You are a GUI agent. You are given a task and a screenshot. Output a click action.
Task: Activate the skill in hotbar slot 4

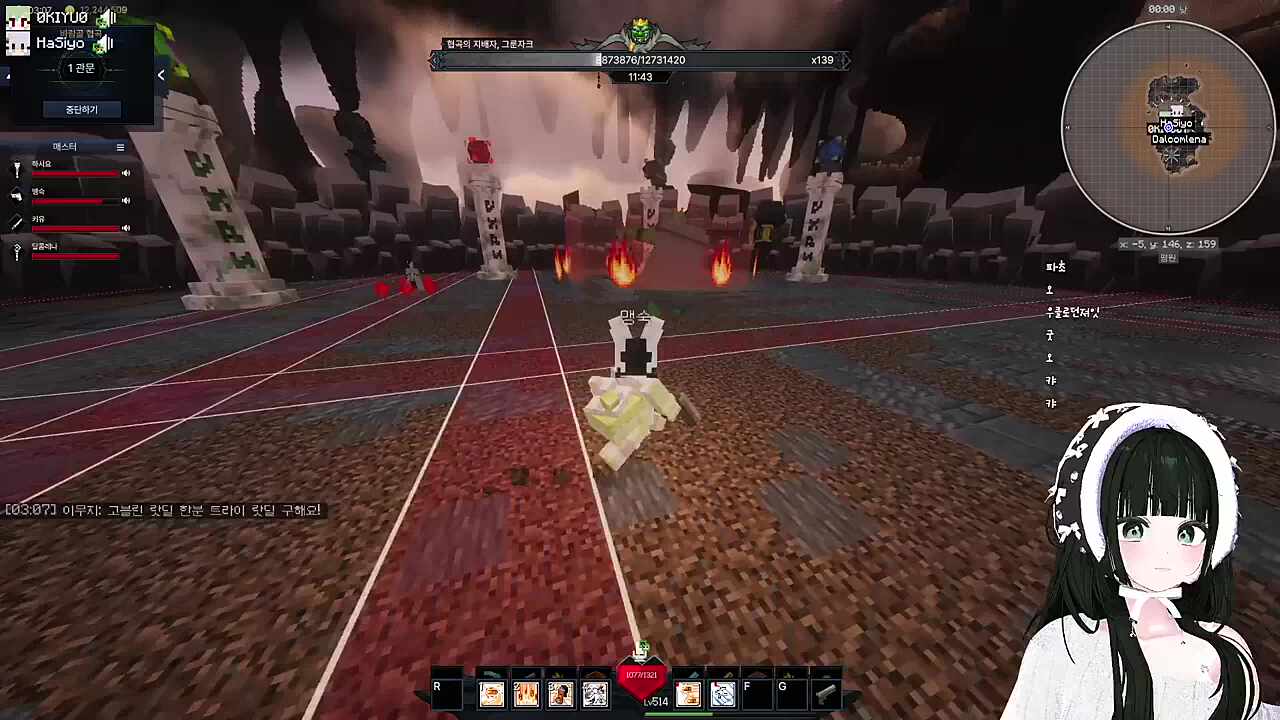595,694
